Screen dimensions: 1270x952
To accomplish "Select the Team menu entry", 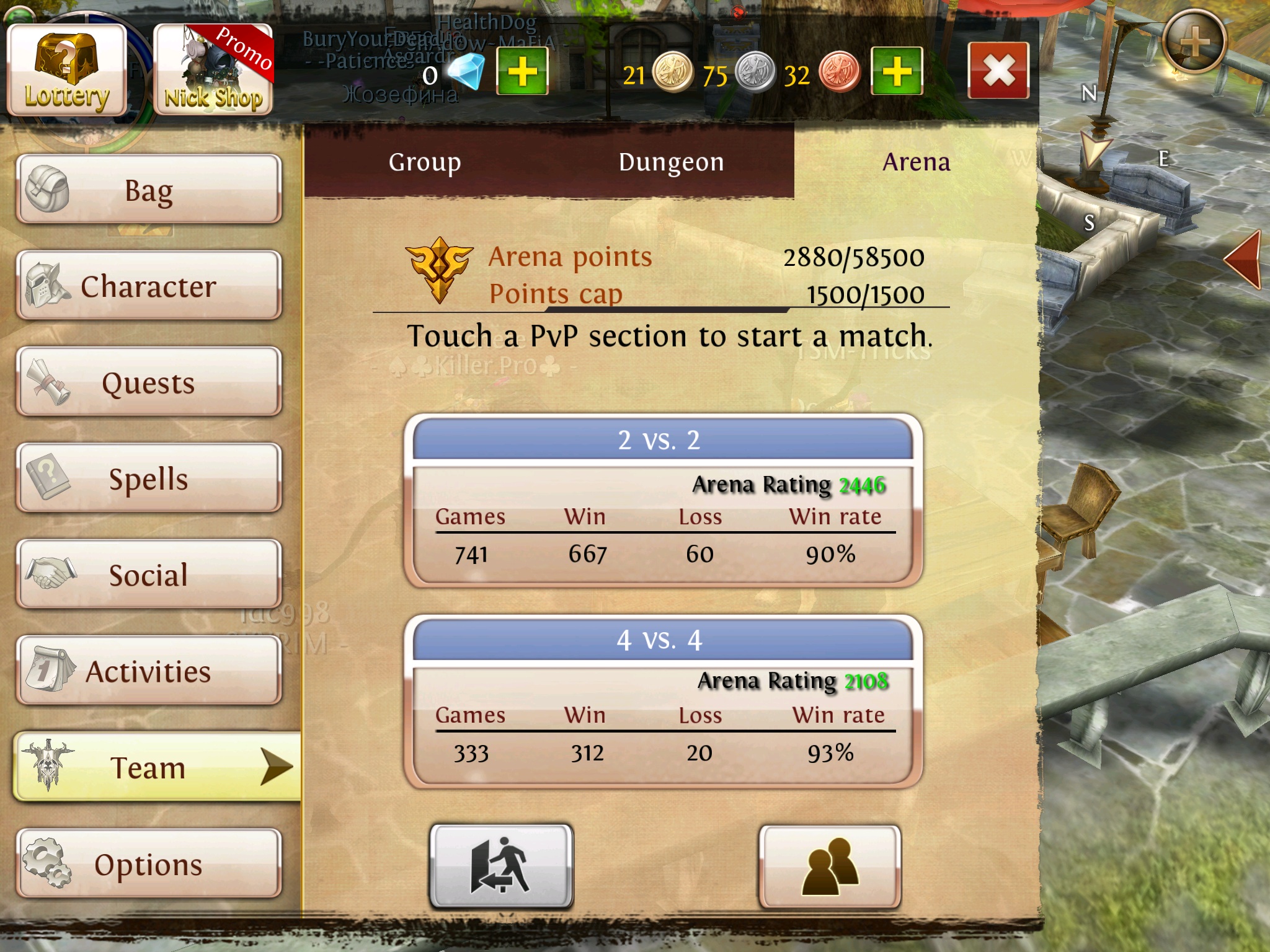I will click(149, 767).
